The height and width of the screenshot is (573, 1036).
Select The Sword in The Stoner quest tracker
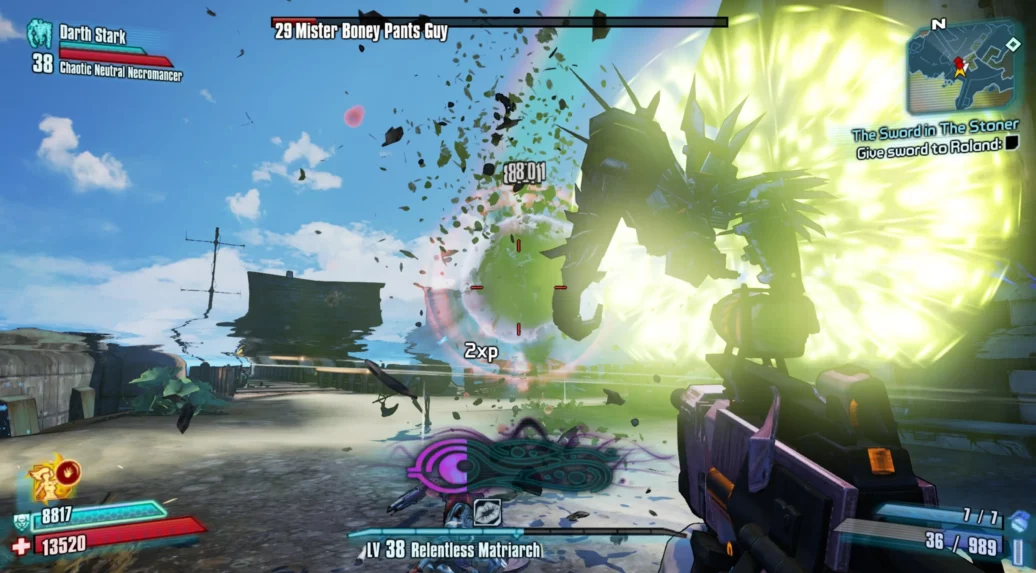coord(935,133)
